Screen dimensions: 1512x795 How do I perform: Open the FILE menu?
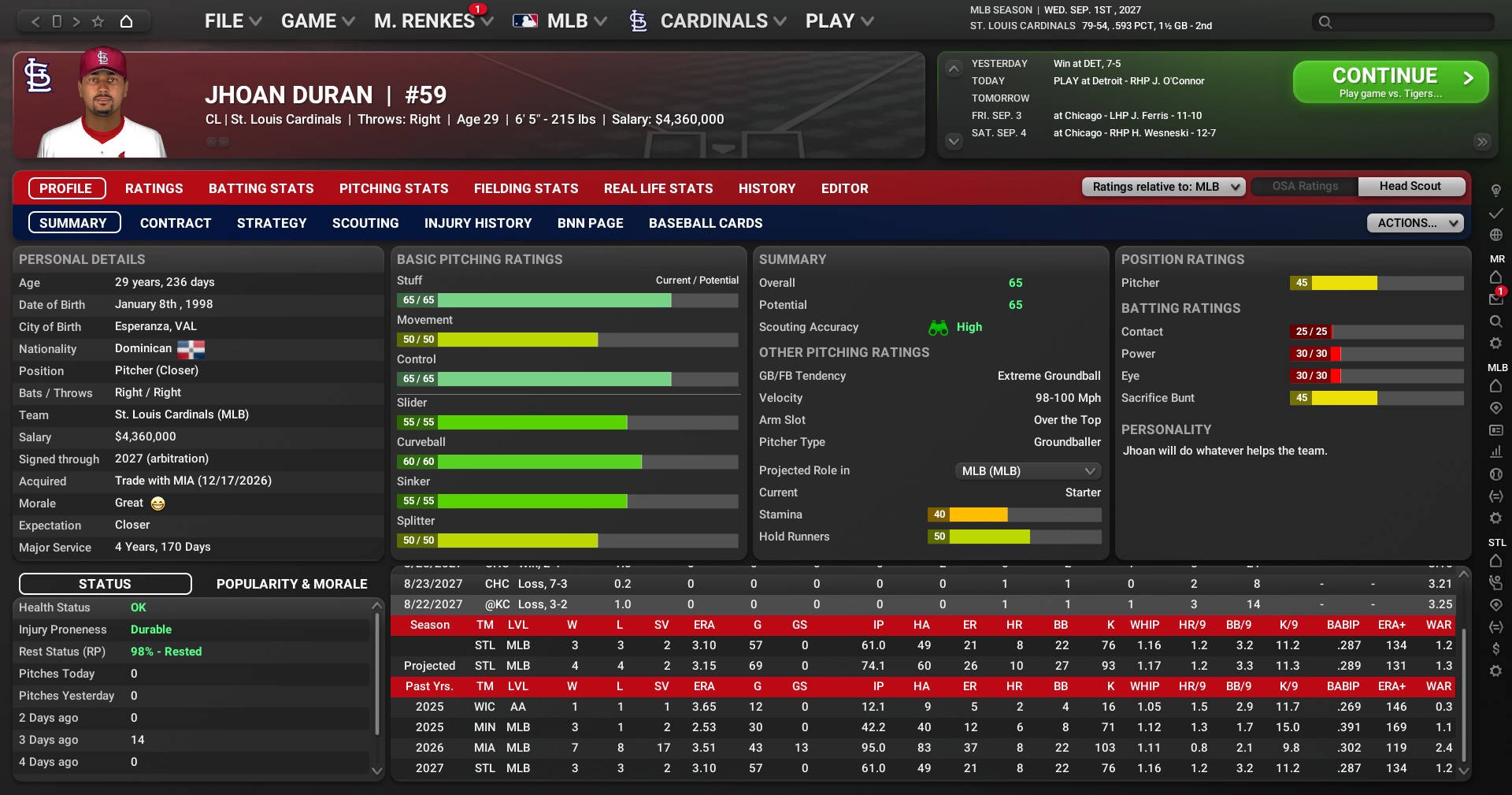click(x=232, y=21)
